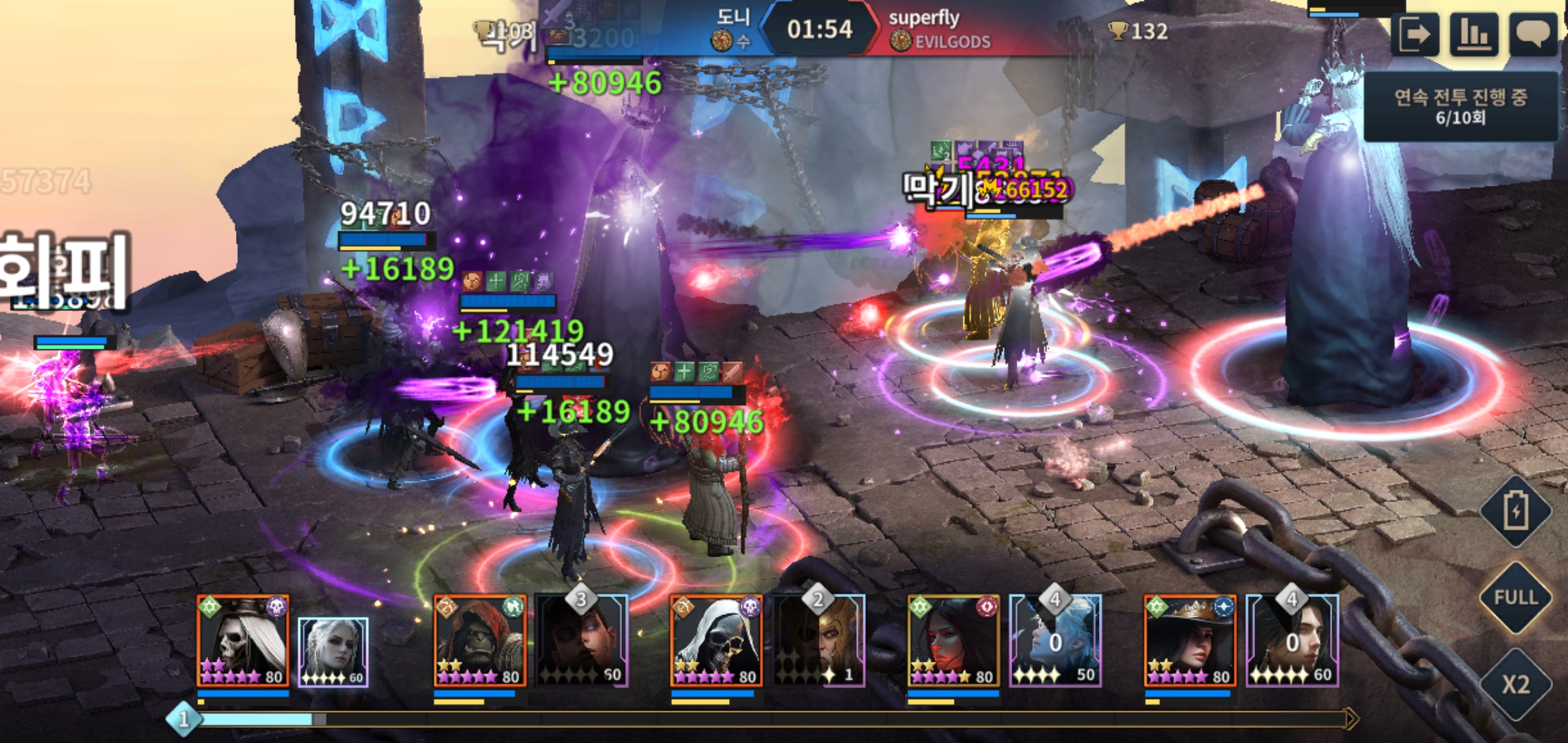Screen dimensions: 1568x743
Task: Select the darkened two-faces hero with badge 3
Action: coord(582,641)
